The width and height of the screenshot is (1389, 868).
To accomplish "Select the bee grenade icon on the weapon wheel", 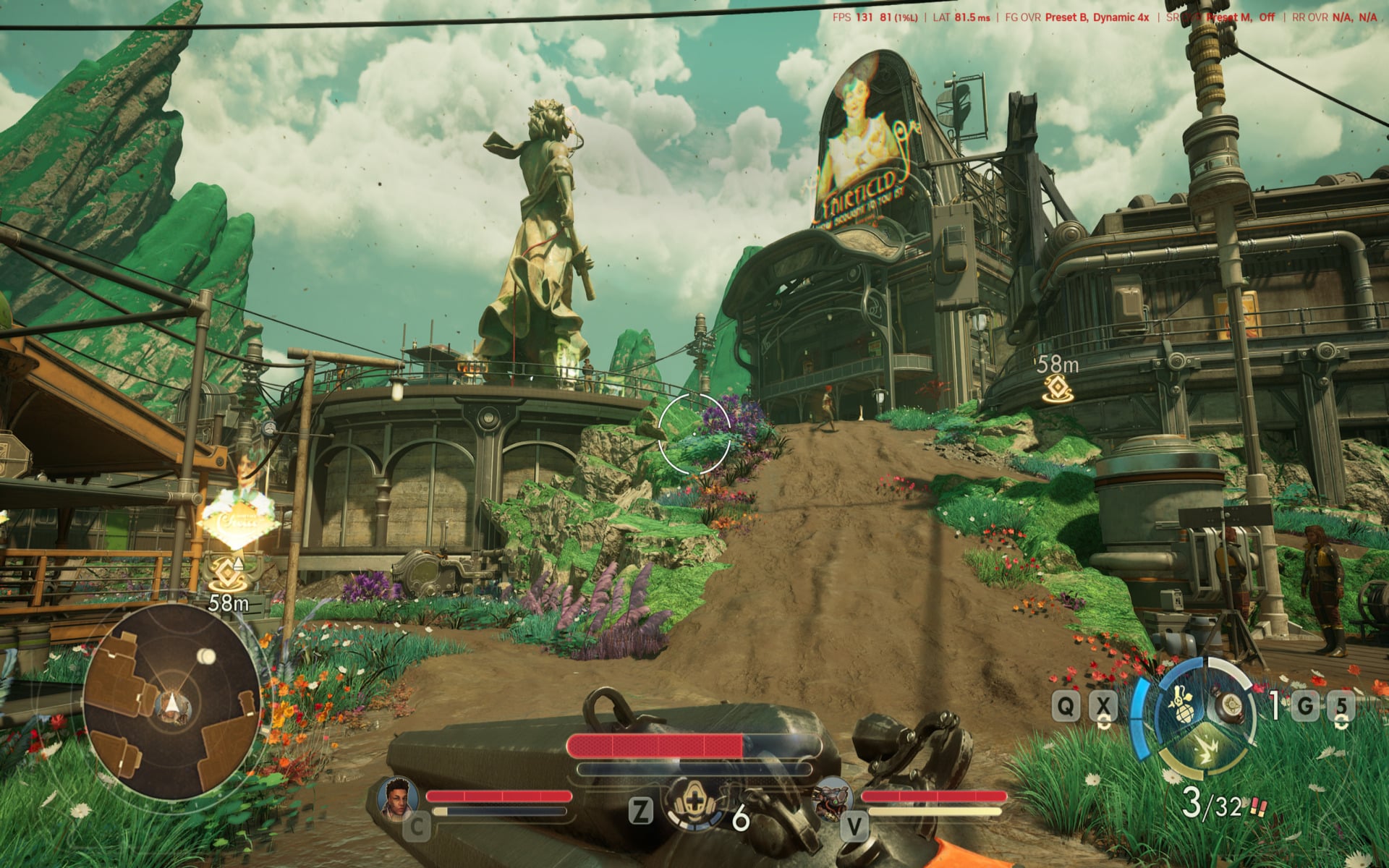I will [x=1184, y=705].
